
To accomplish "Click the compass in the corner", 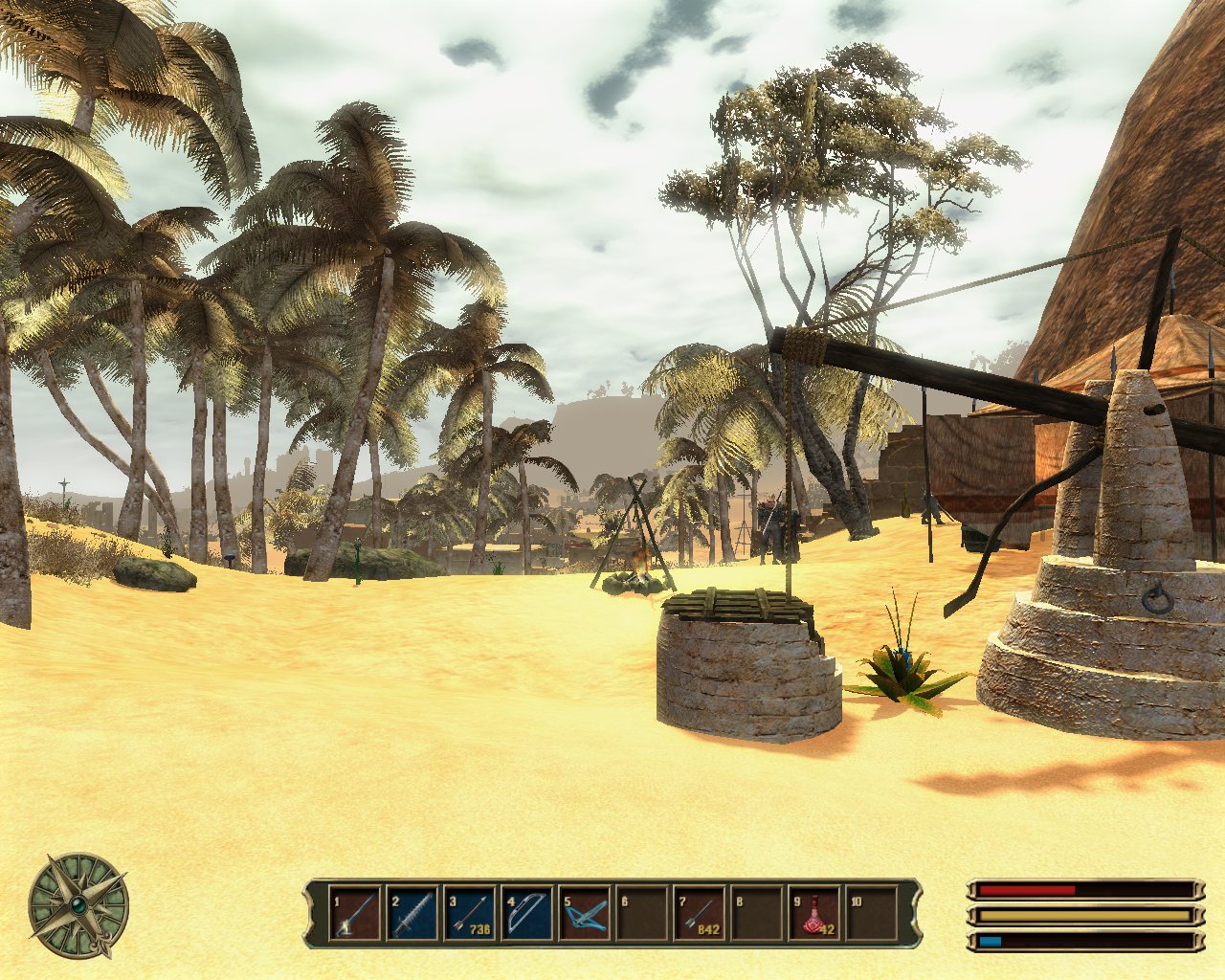I will coord(78,905).
